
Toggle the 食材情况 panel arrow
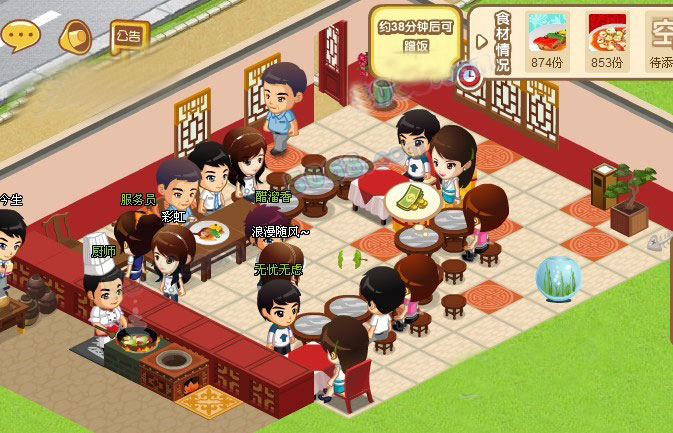click(482, 42)
